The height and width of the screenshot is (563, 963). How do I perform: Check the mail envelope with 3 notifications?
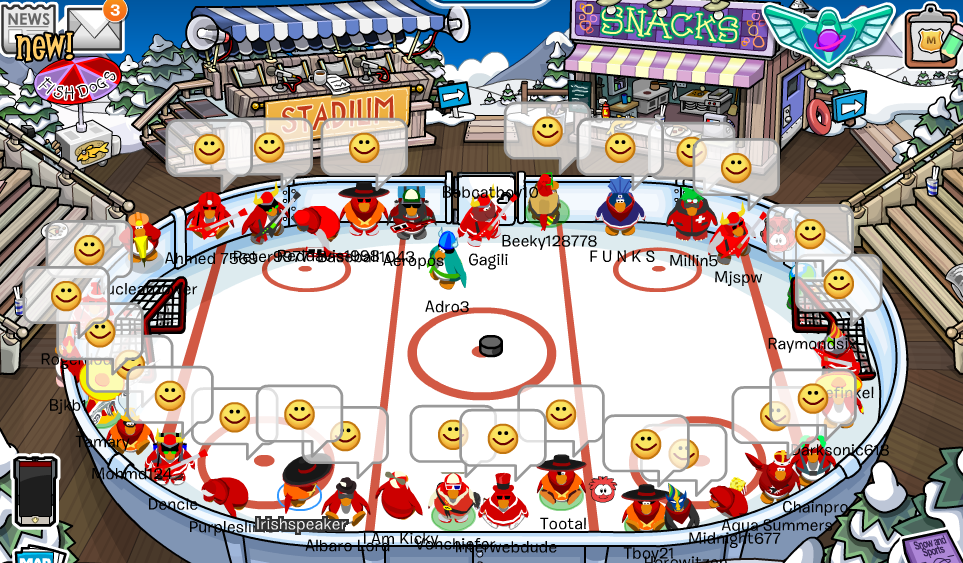[93, 30]
